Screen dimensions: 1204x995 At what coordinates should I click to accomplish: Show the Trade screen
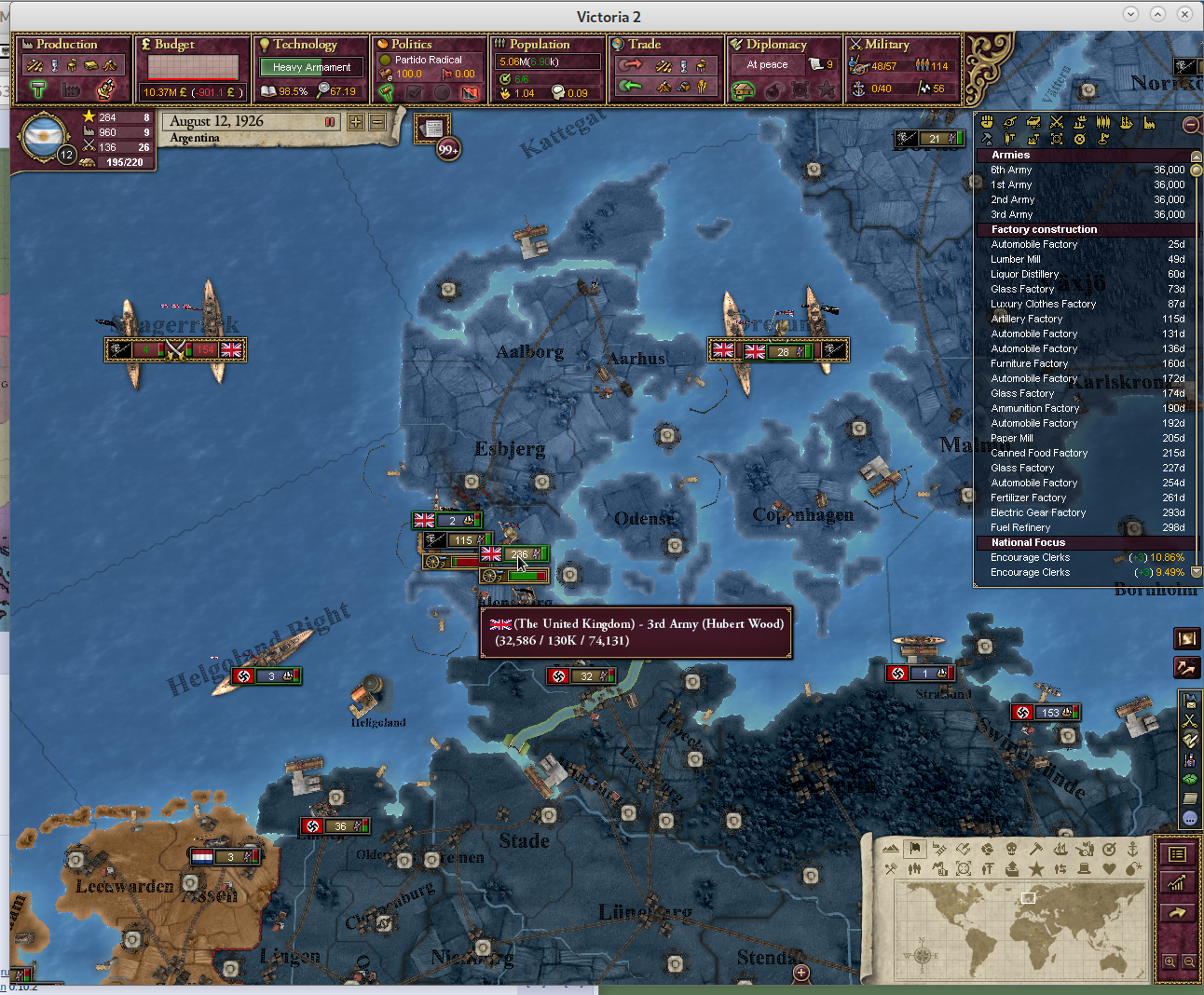pyautogui.click(x=644, y=45)
